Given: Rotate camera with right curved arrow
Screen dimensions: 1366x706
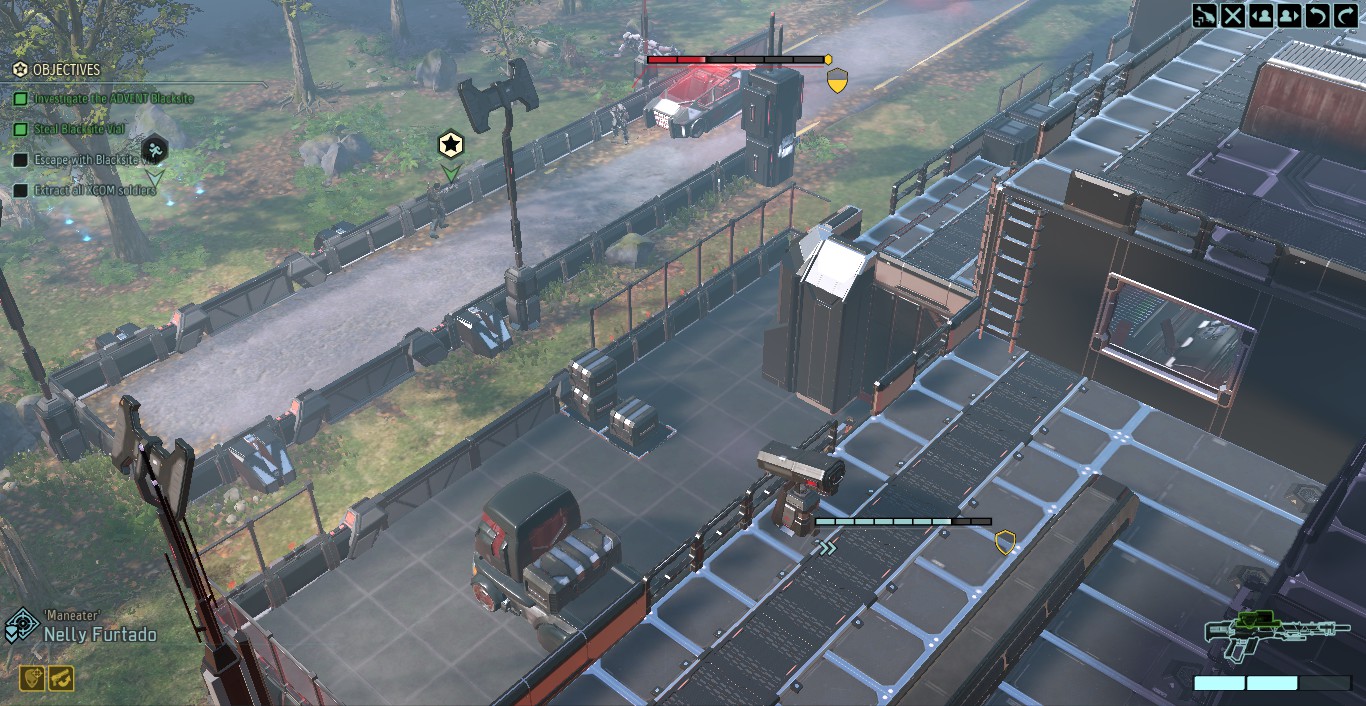Looking at the screenshot, I should pos(1345,15).
